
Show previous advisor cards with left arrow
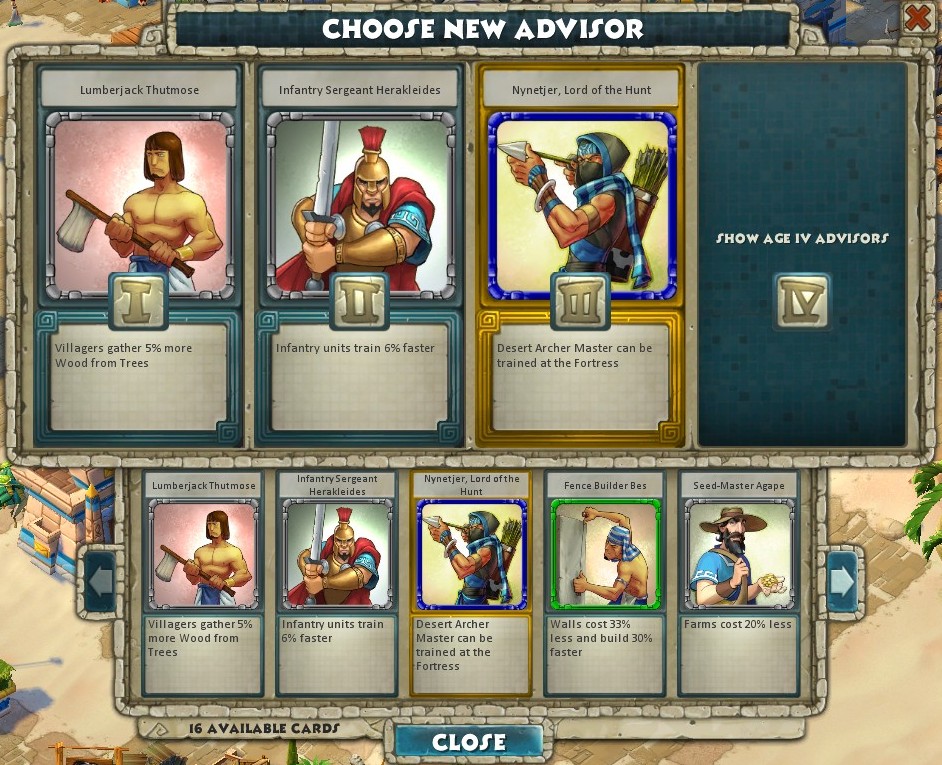pos(100,580)
